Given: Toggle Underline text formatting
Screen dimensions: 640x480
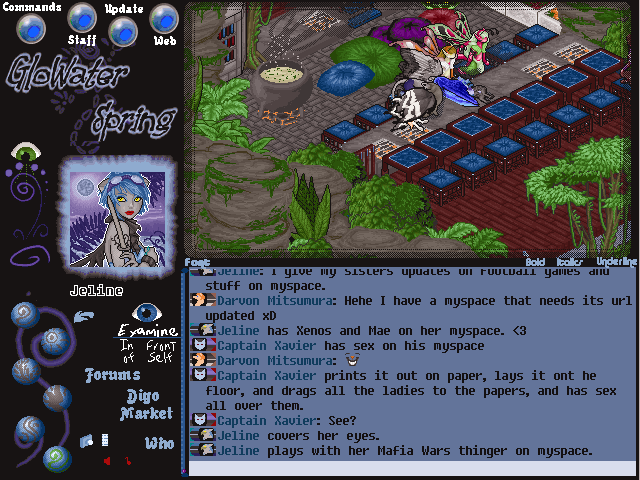Looking at the screenshot, I should click(x=615, y=261).
